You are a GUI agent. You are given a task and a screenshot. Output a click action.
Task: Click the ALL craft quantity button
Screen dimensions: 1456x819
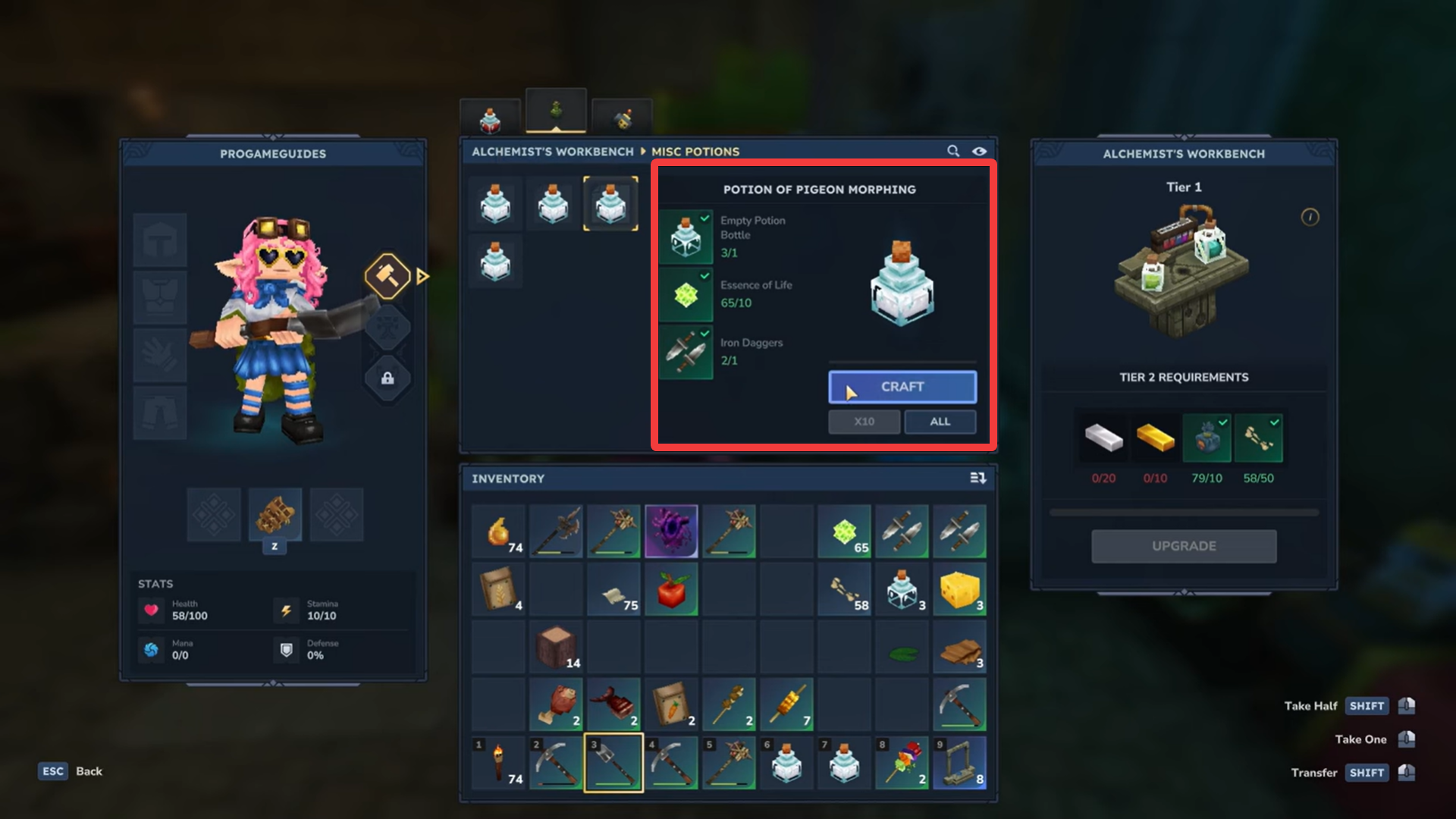940,422
